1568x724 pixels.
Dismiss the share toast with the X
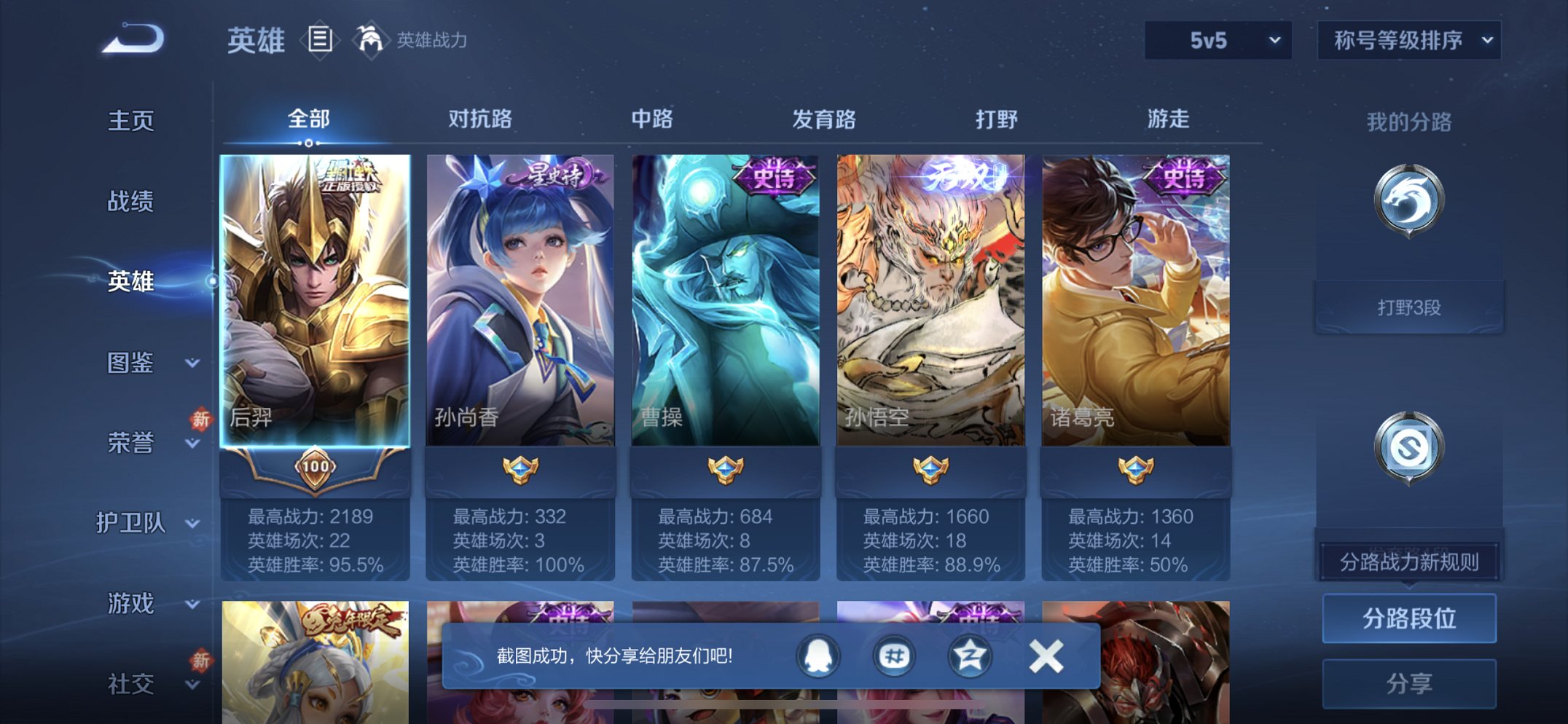pos(1045,655)
